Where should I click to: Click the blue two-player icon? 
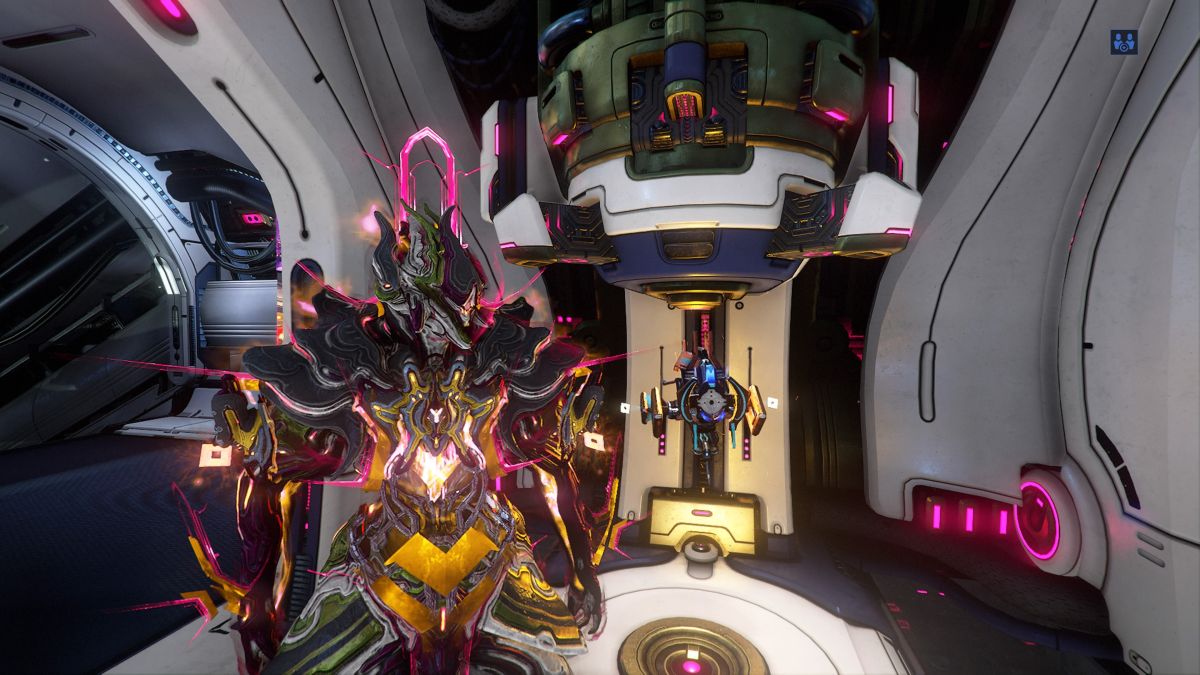click(x=1124, y=42)
